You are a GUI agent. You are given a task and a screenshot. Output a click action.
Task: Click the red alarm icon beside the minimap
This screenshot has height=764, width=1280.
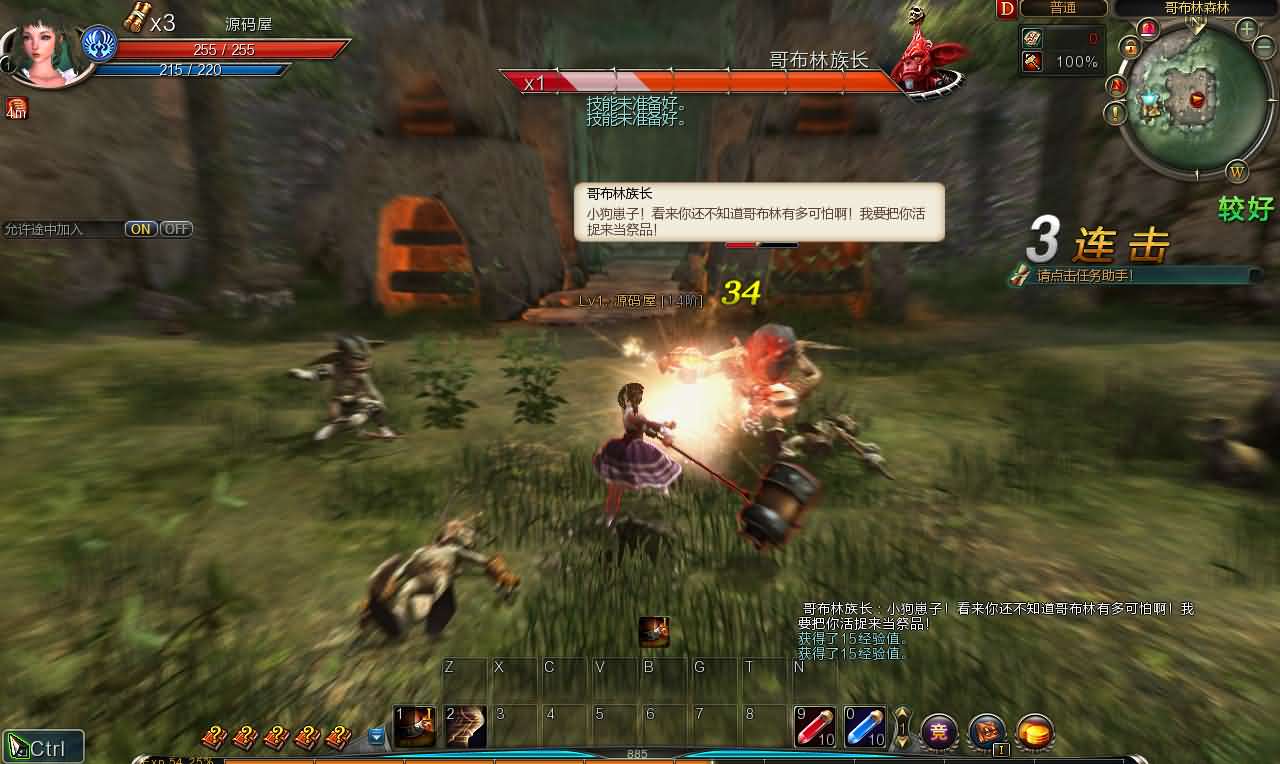(1148, 27)
